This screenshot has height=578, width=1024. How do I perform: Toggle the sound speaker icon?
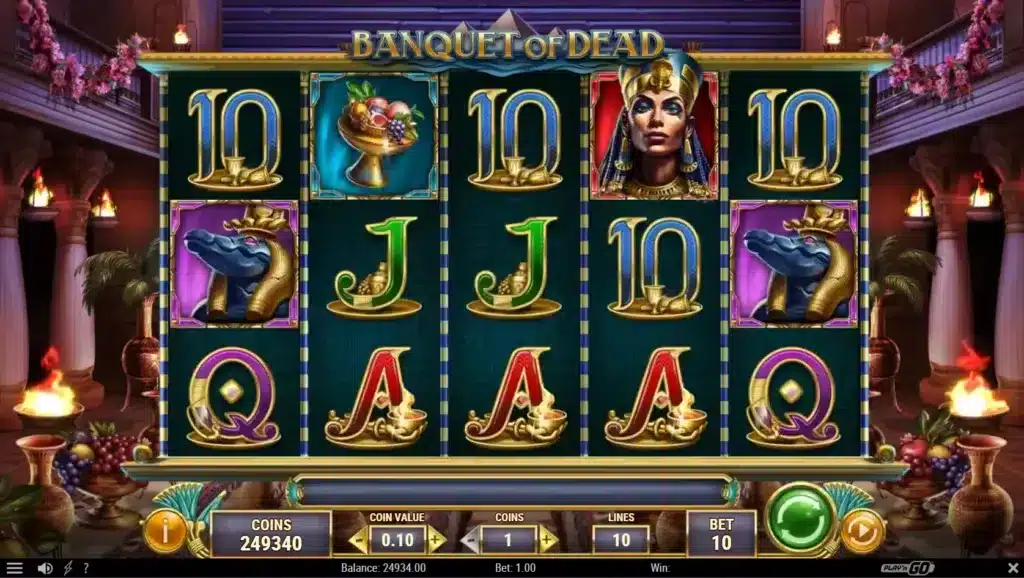(43, 568)
